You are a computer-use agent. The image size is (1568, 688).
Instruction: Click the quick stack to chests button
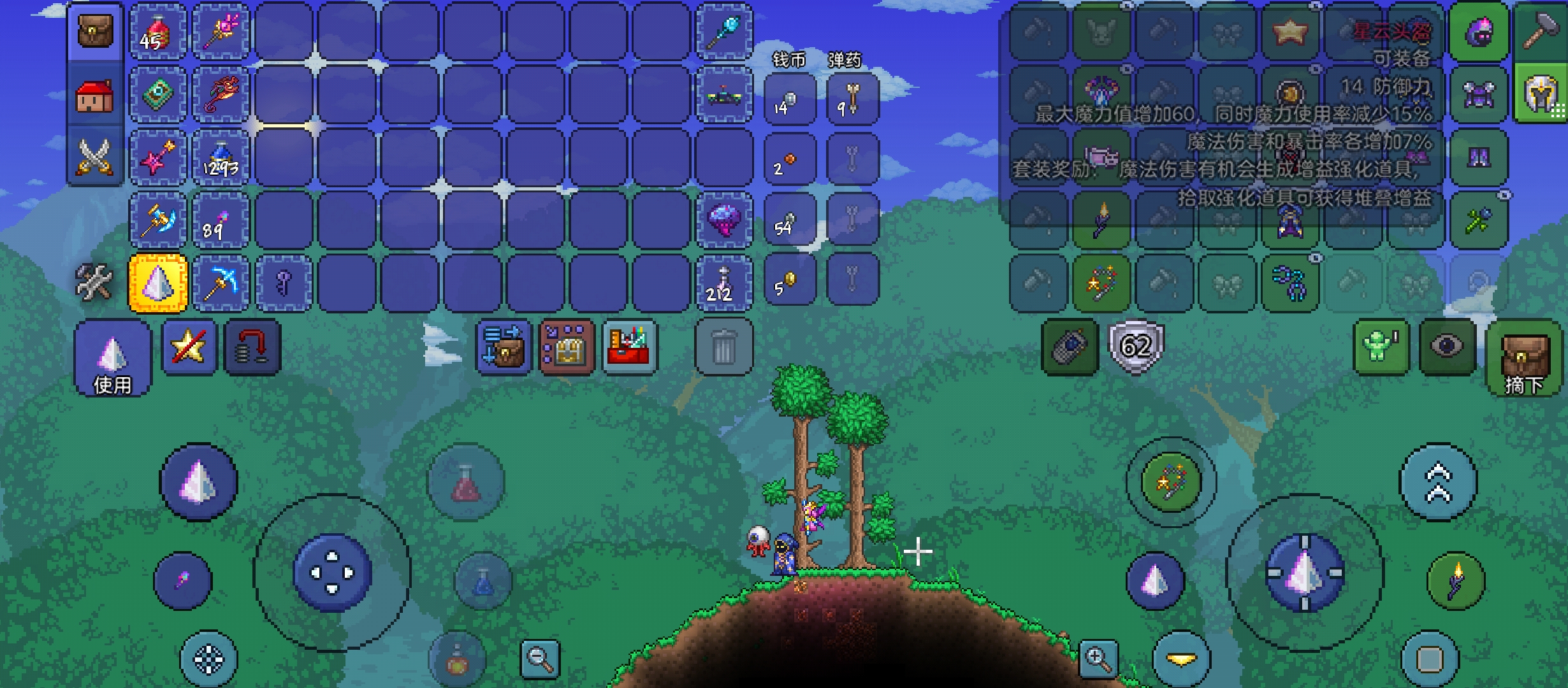coord(504,347)
